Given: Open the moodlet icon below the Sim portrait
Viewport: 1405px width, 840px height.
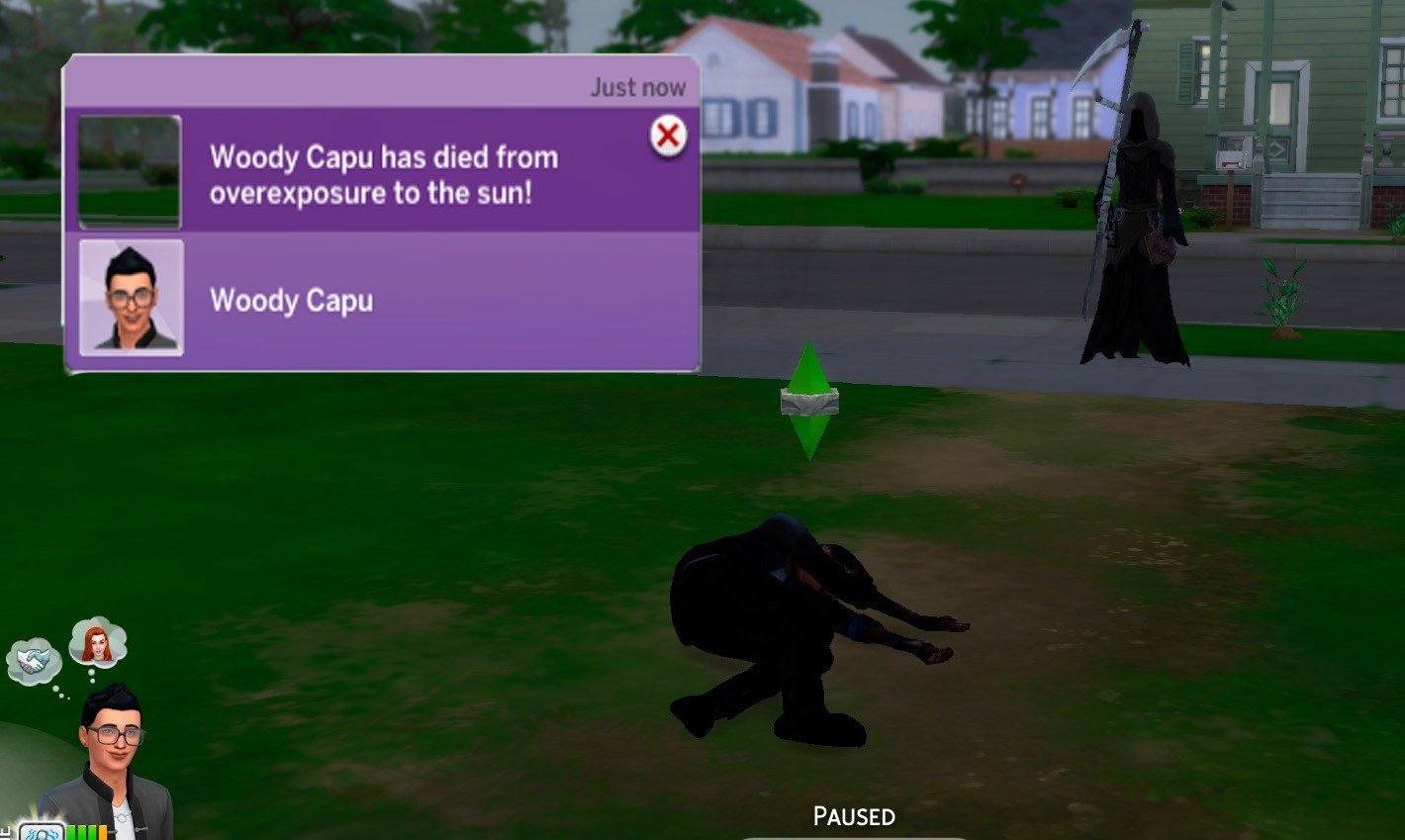Looking at the screenshot, I should pos(42,833).
